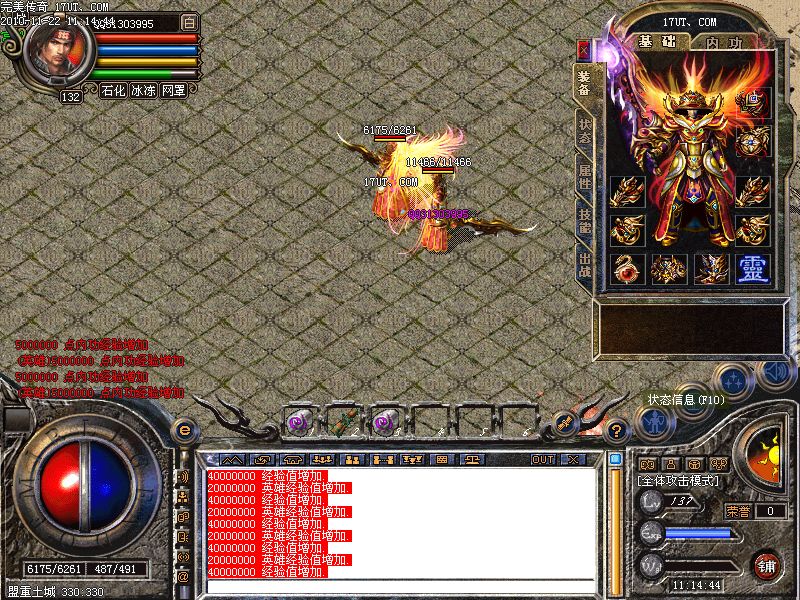Toggle the sound speaker button
The height and width of the screenshot is (600, 800).
774,373
